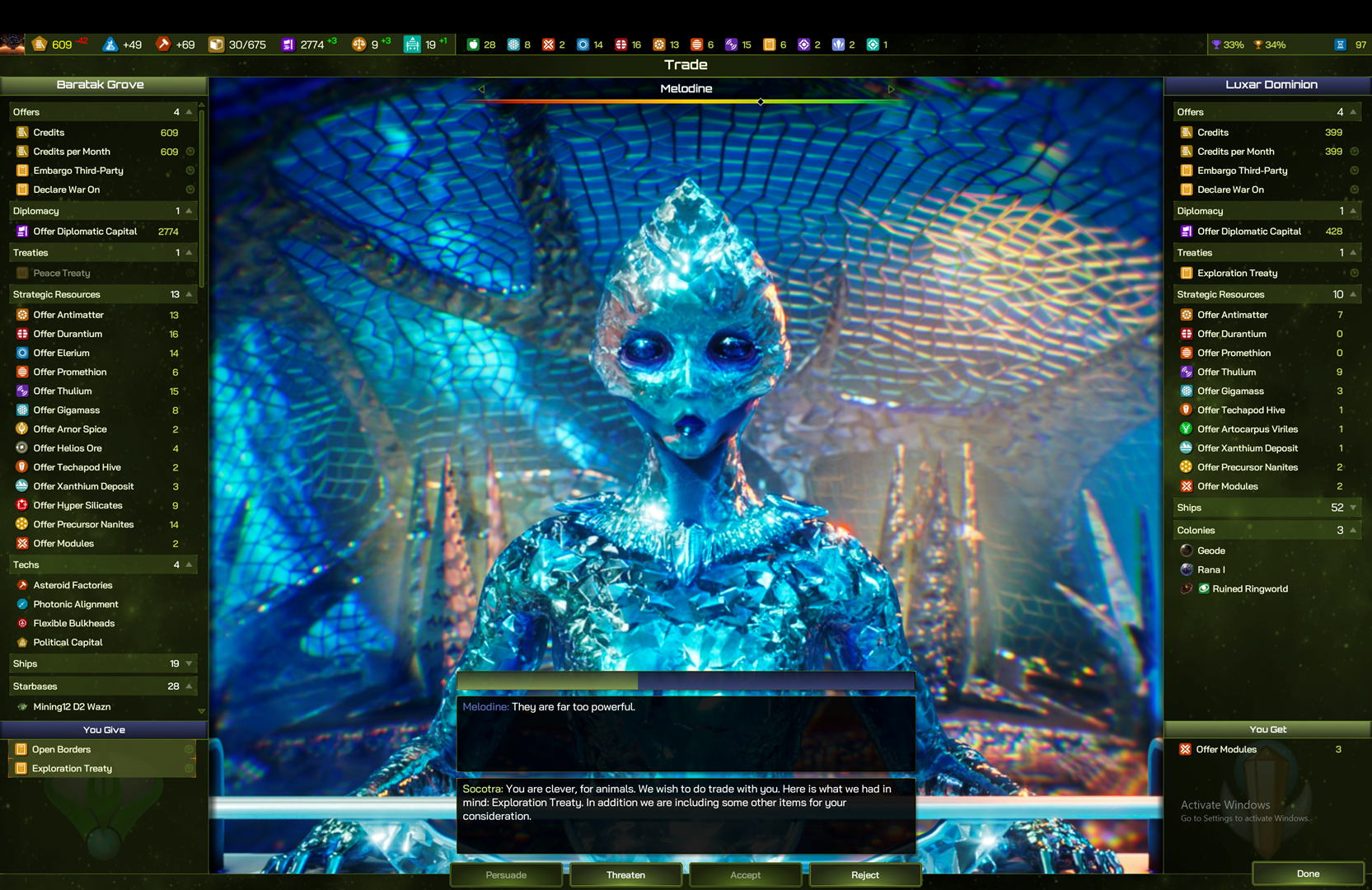Show the previous civilization with left arrow
The height and width of the screenshot is (890, 1372).
pos(481,89)
